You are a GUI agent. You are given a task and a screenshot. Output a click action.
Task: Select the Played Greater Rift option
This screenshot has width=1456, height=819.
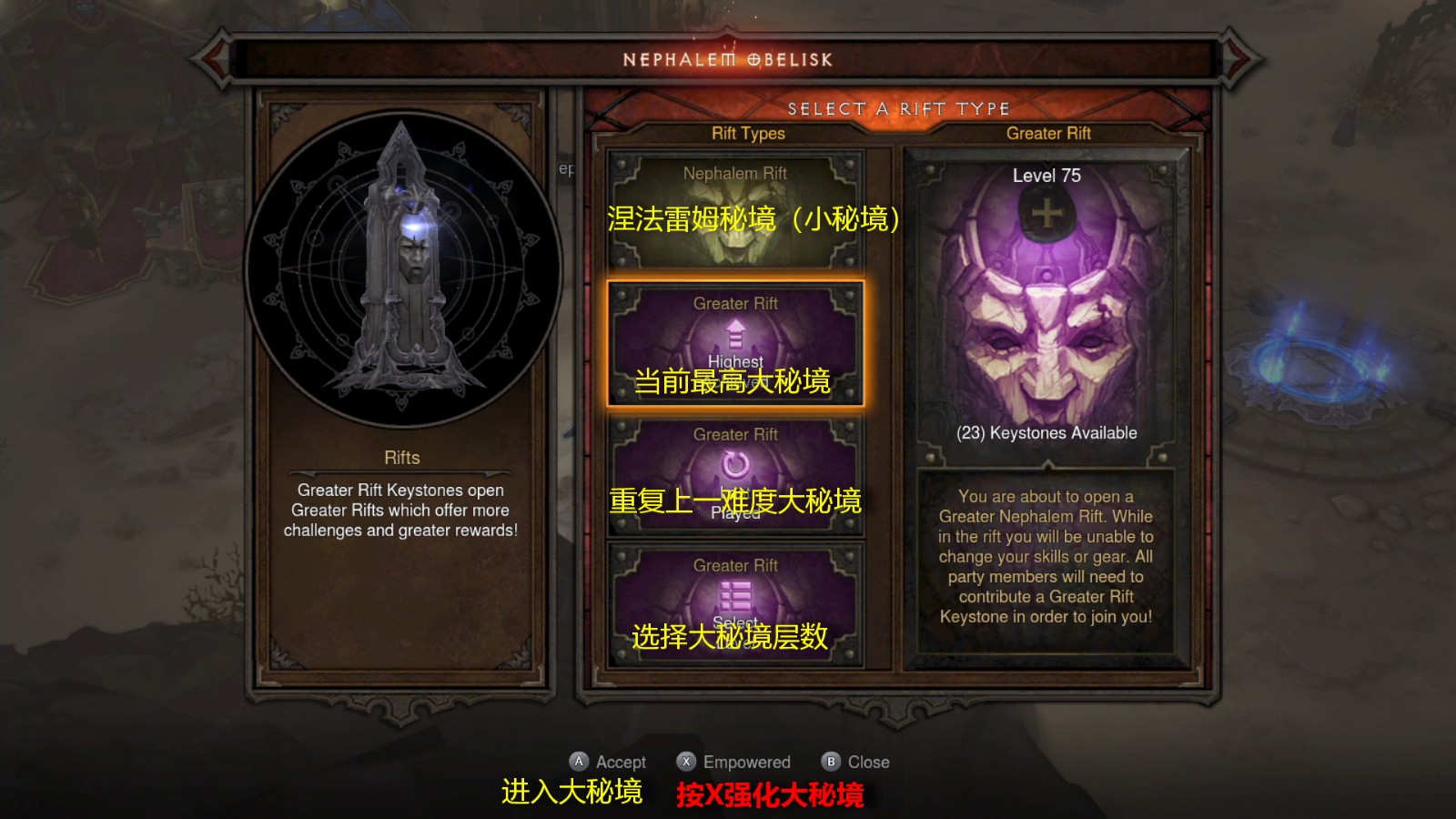737,473
